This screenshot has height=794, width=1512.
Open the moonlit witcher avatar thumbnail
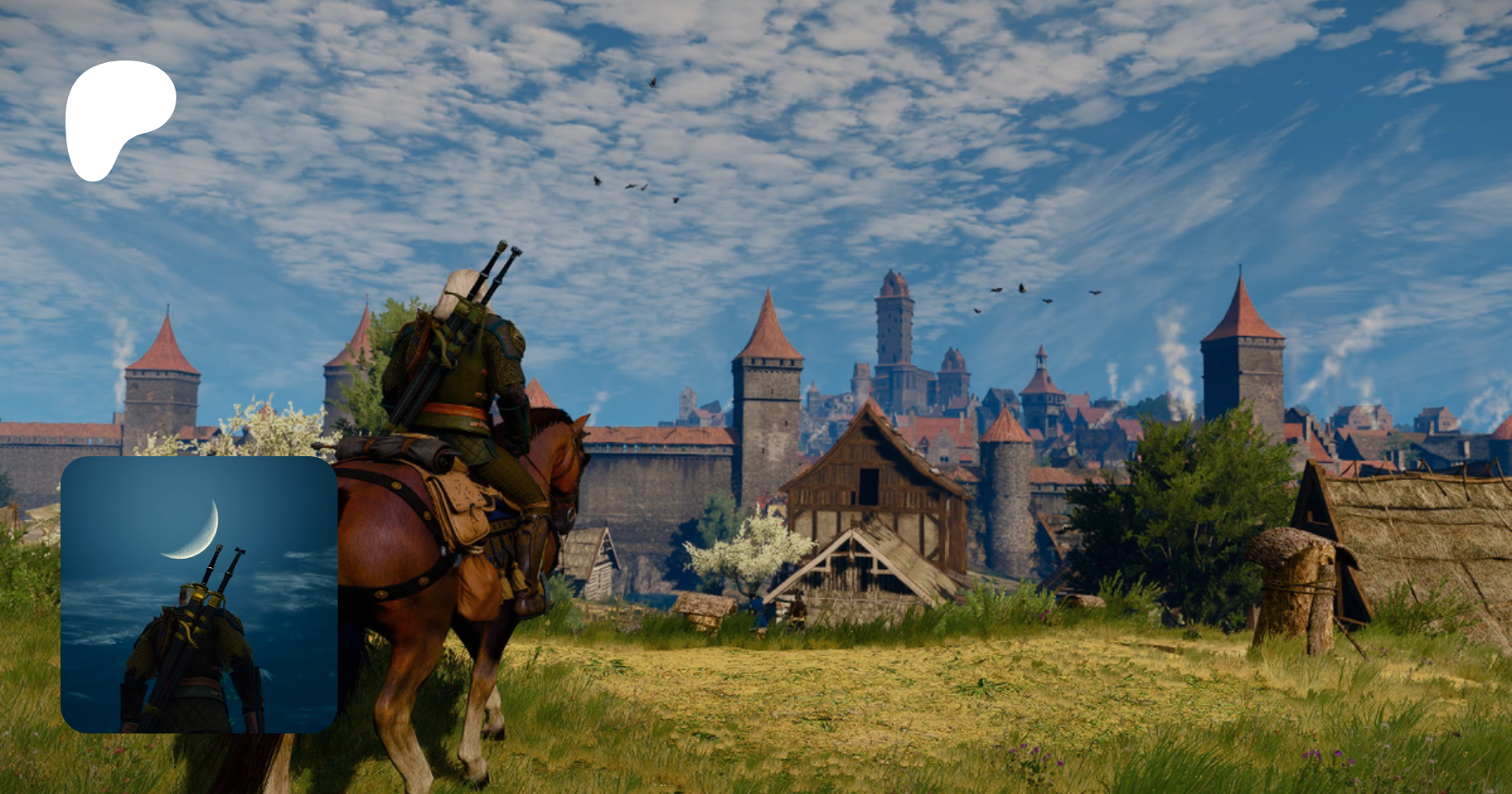(199, 595)
